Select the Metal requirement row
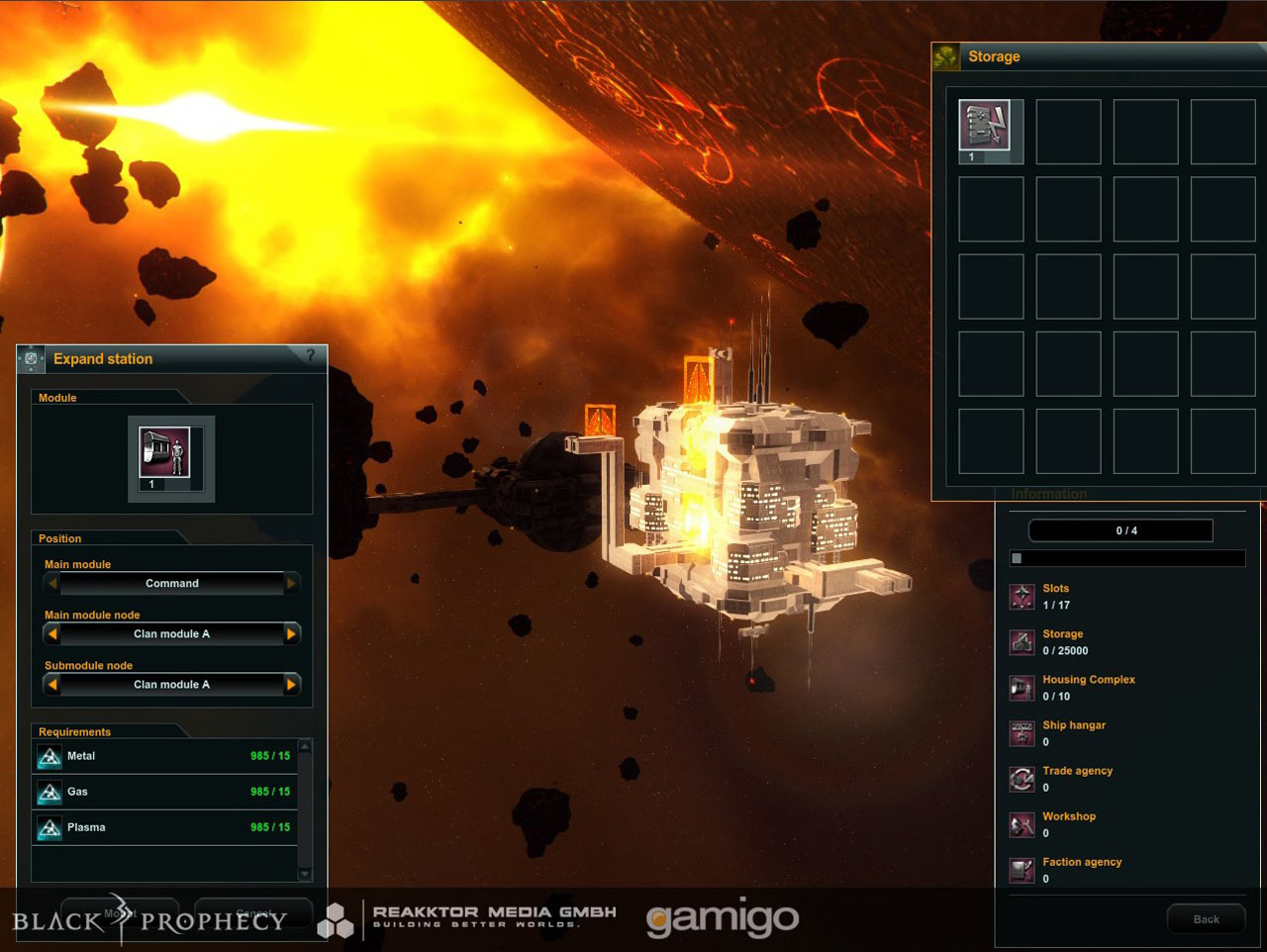The height and width of the screenshot is (952, 1267). pos(164,757)
